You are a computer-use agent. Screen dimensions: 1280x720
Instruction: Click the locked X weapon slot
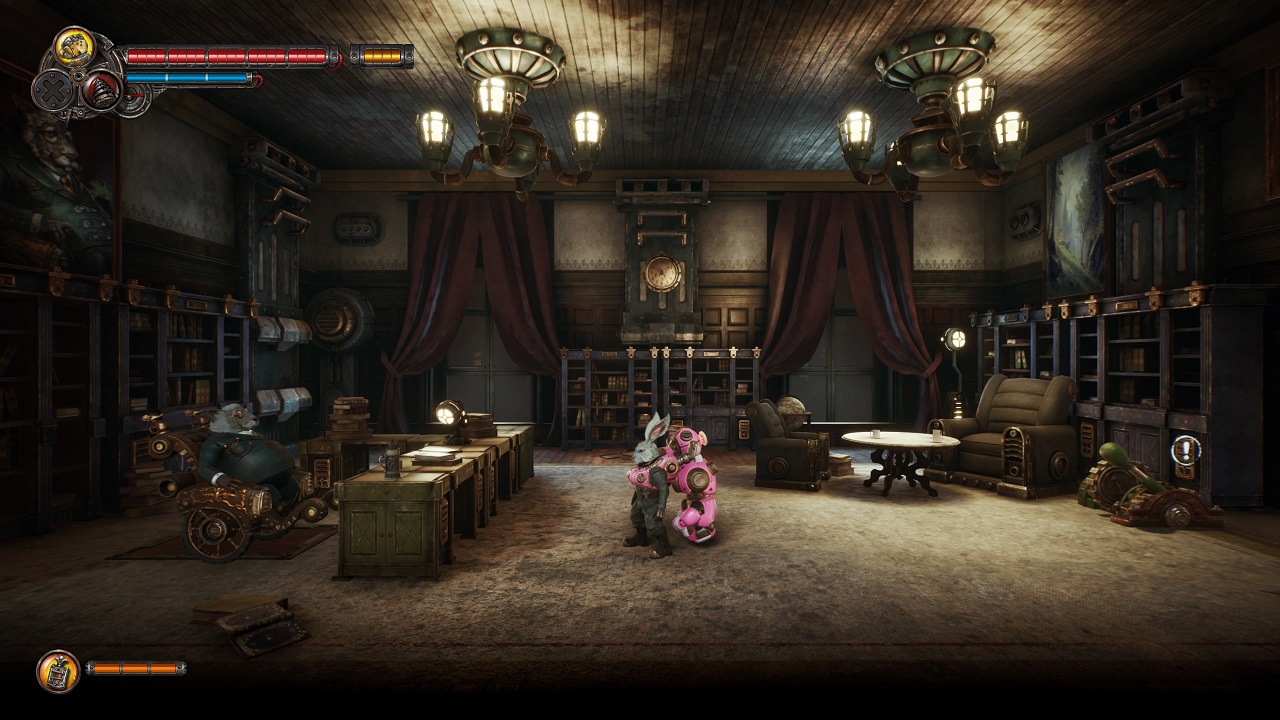pyautogui.click(x=51, y=91)
